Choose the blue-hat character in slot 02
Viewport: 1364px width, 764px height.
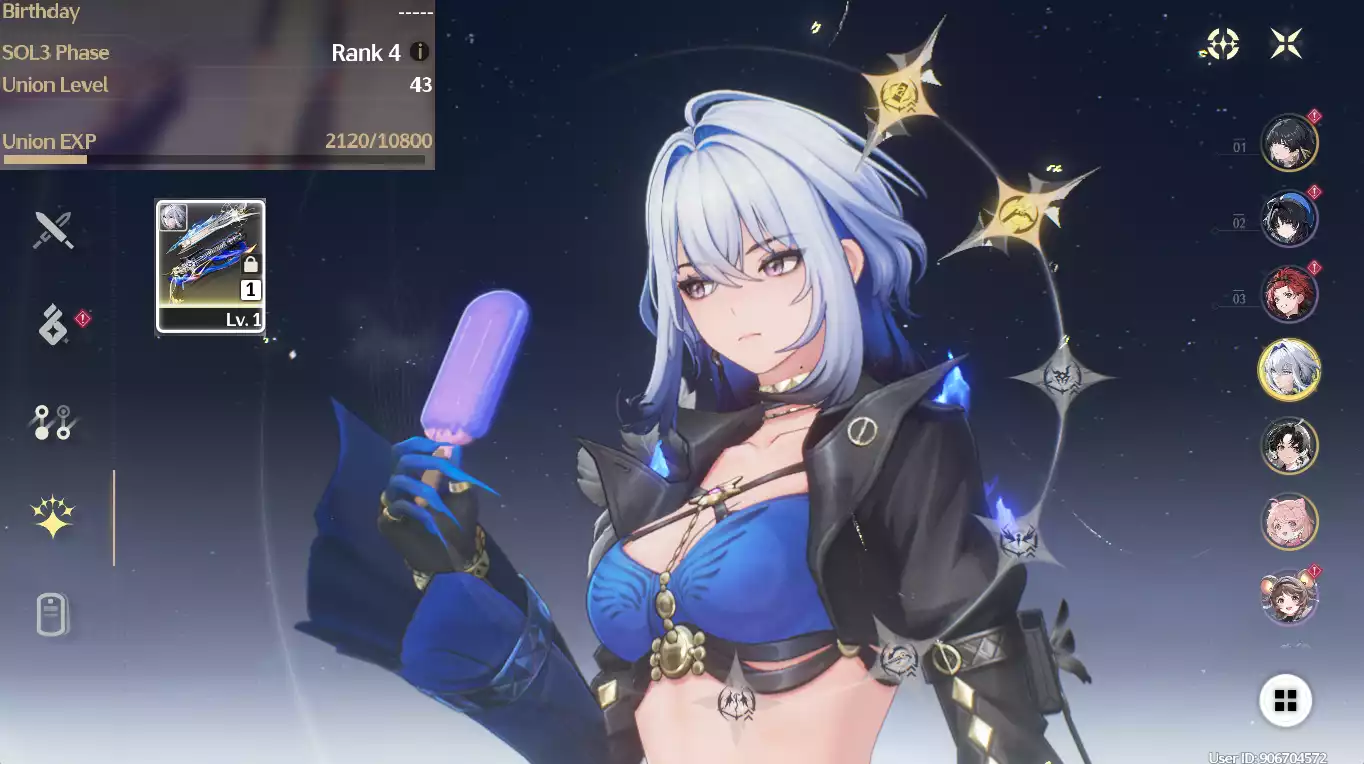click(1288, 219)
